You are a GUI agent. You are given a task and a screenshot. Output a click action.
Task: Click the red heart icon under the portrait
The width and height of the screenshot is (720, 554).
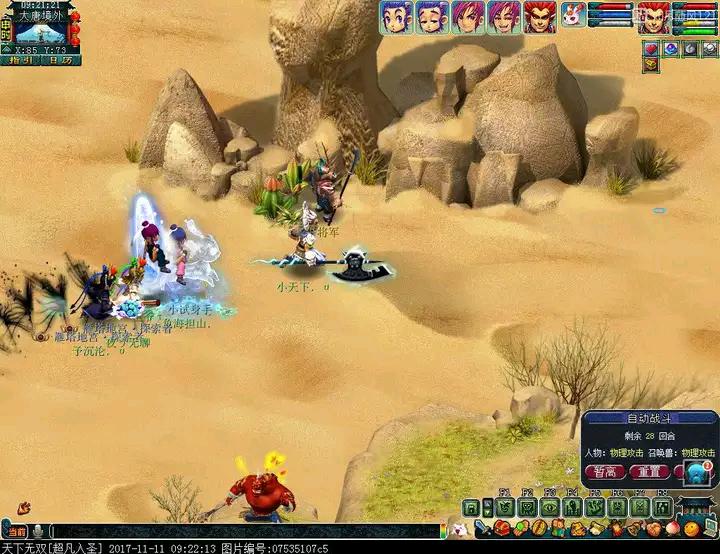tap(649, 48)
